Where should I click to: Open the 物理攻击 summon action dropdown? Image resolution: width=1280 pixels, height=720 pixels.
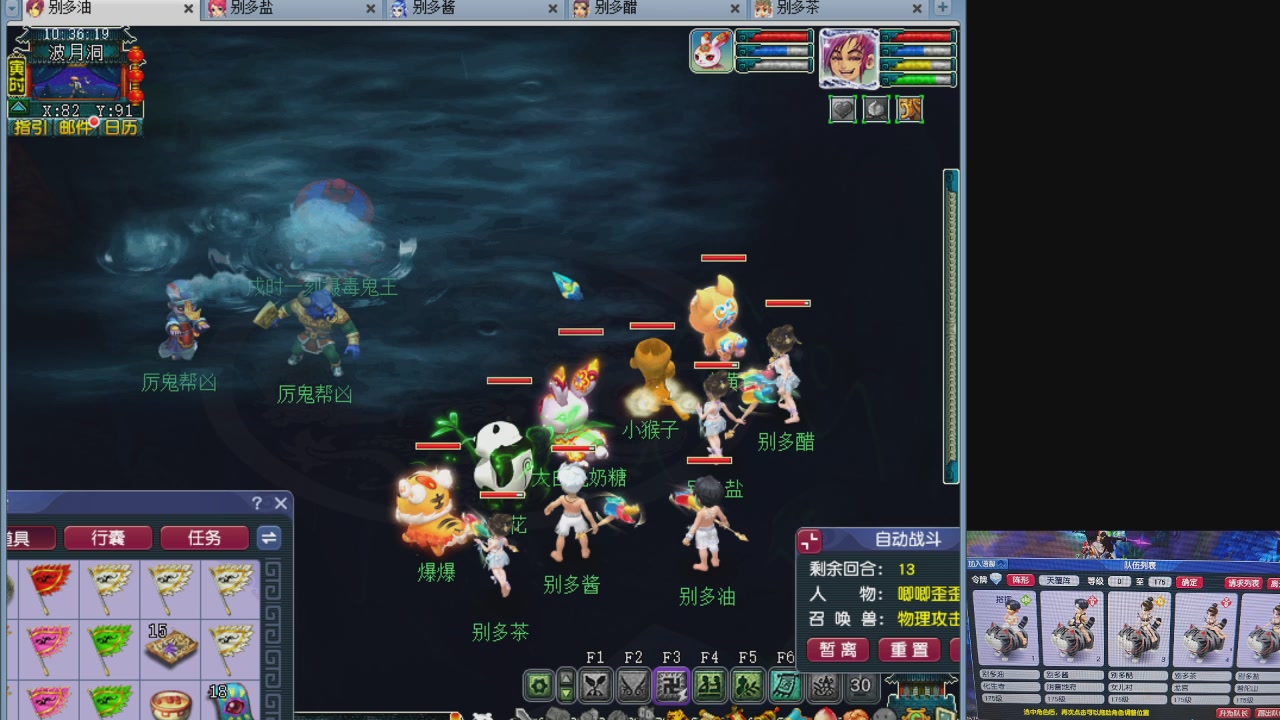click(x=928, y=618)
